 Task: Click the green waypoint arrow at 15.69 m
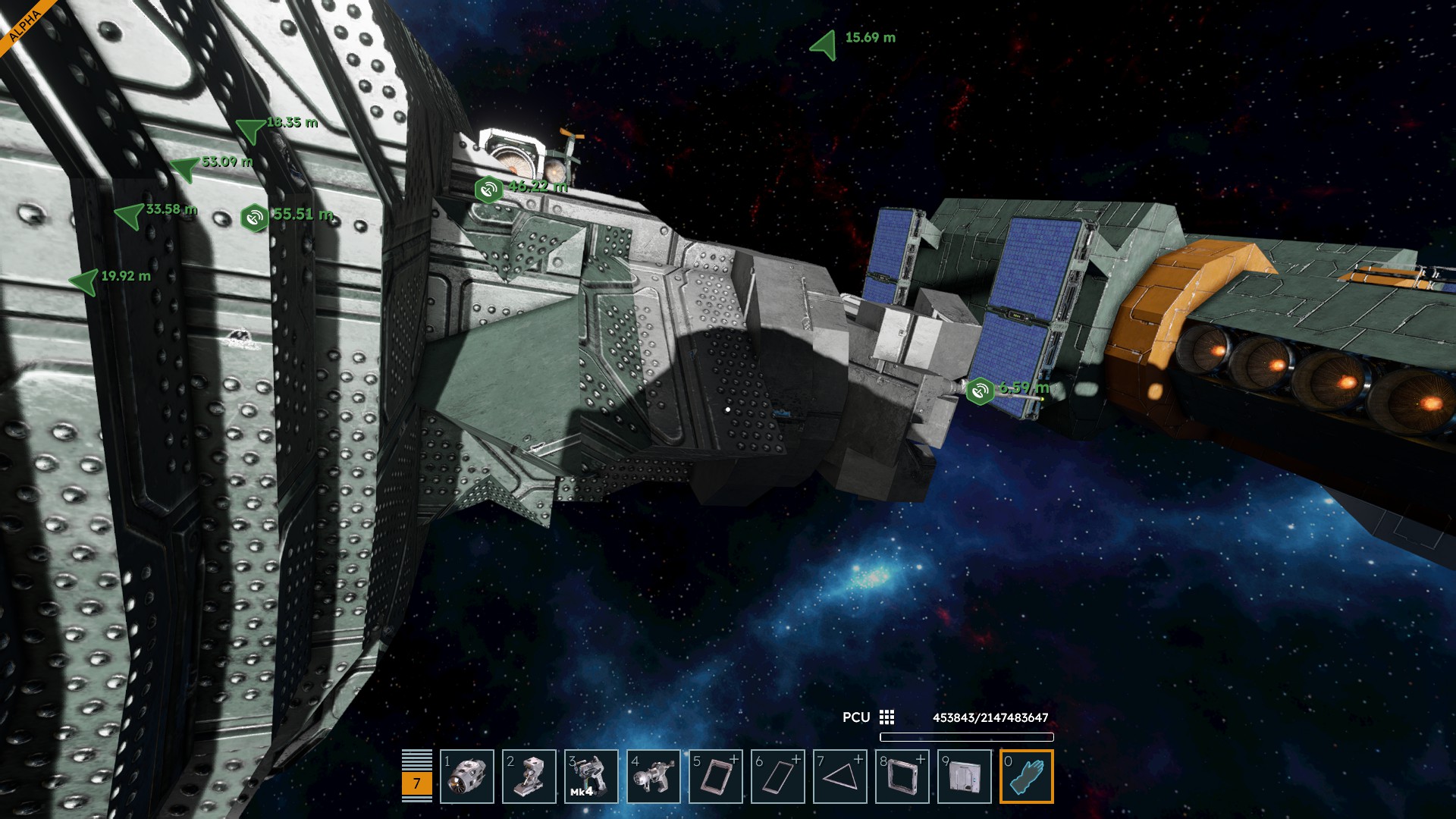point(825,45)
